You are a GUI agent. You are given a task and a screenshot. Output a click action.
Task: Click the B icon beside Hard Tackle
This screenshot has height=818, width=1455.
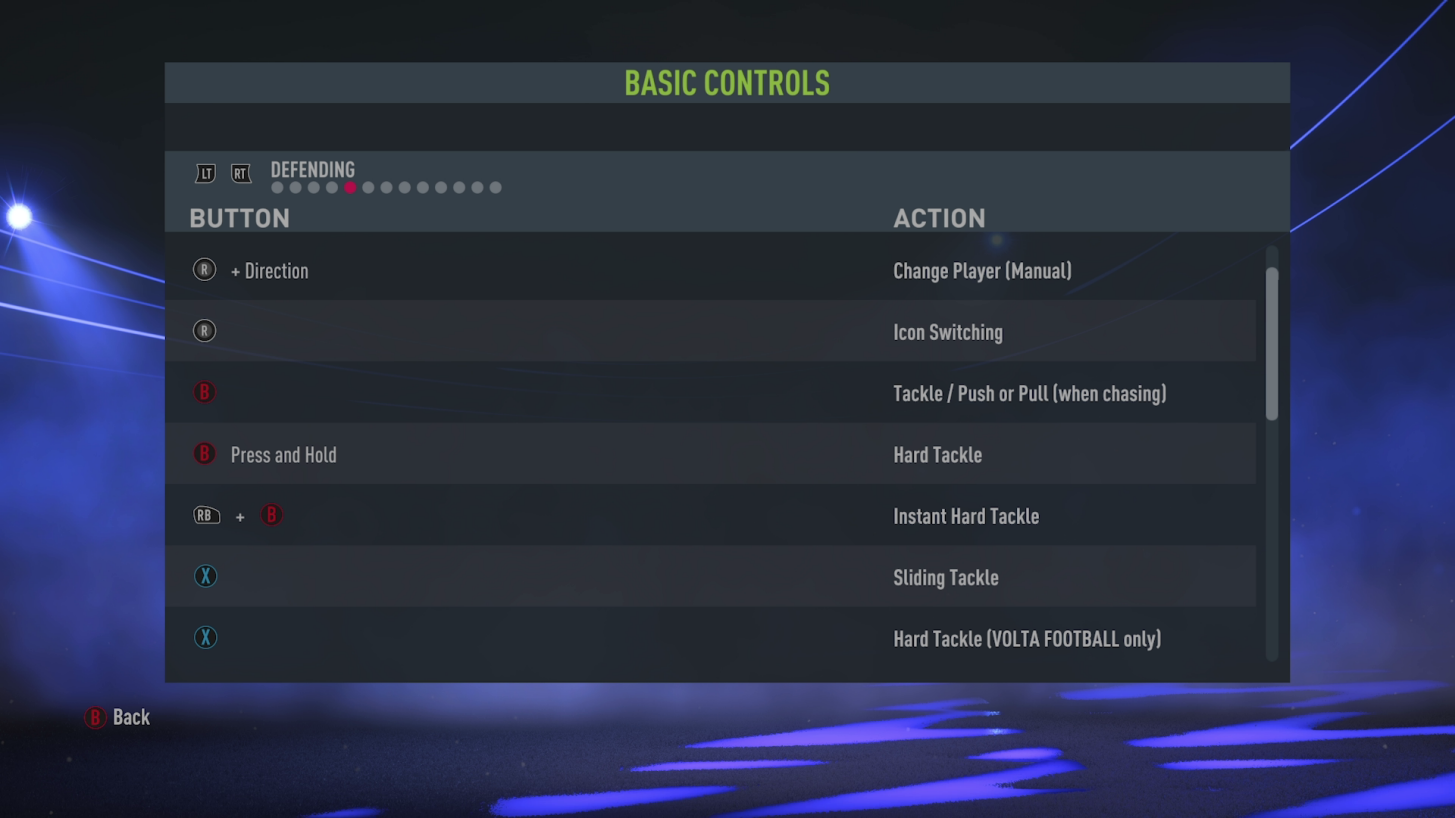point(204,453)
